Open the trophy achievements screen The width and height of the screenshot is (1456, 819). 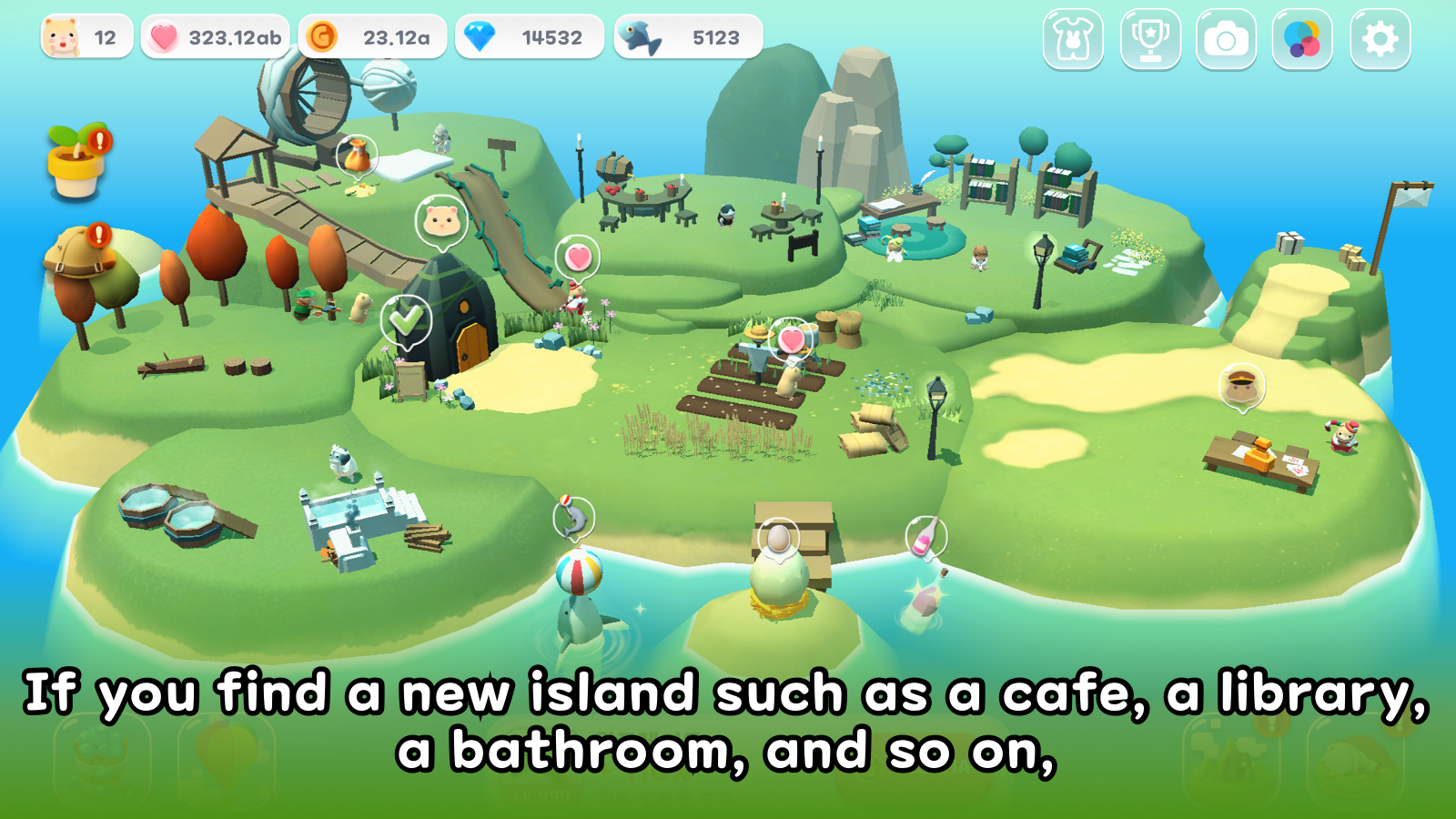tap(1150, 39)
